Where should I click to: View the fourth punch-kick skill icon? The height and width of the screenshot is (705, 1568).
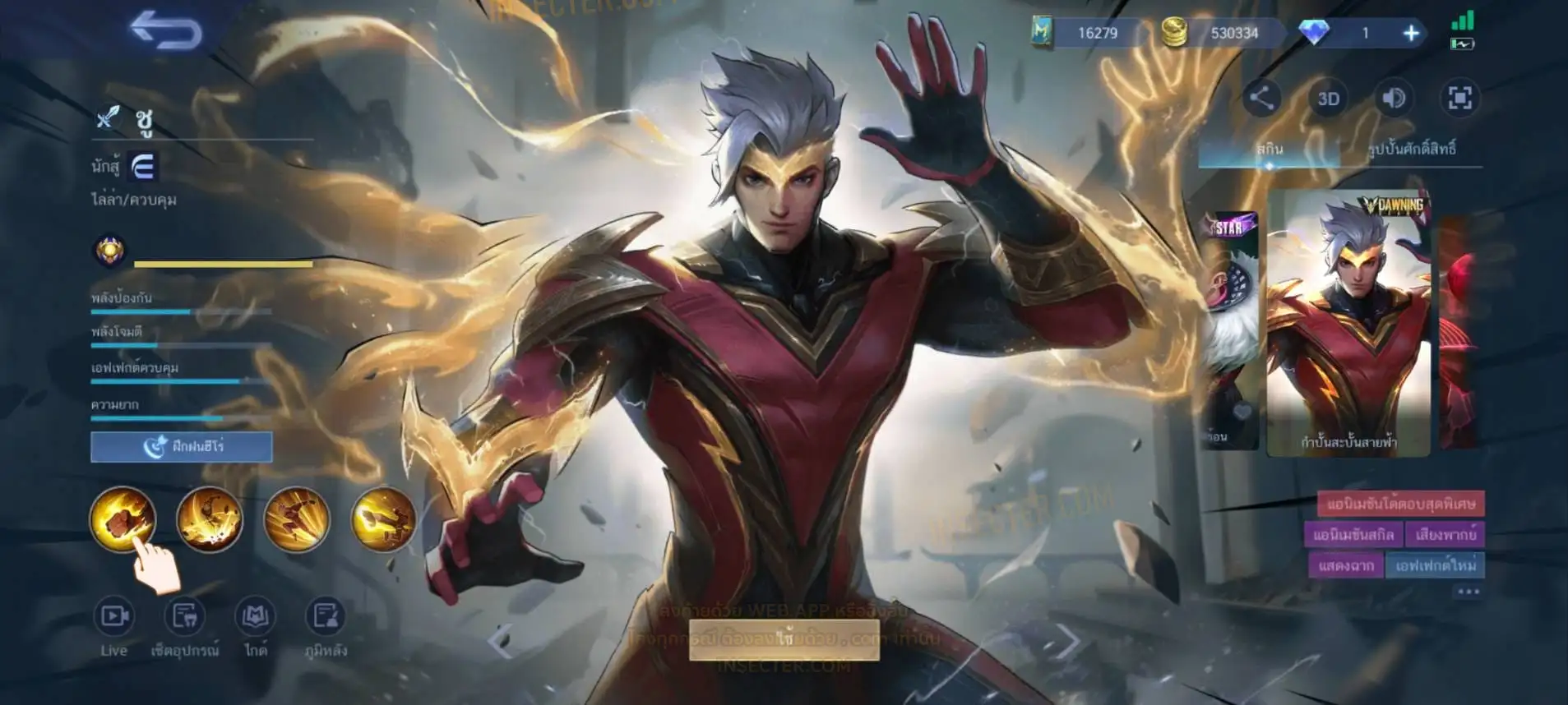click(383, 518)
